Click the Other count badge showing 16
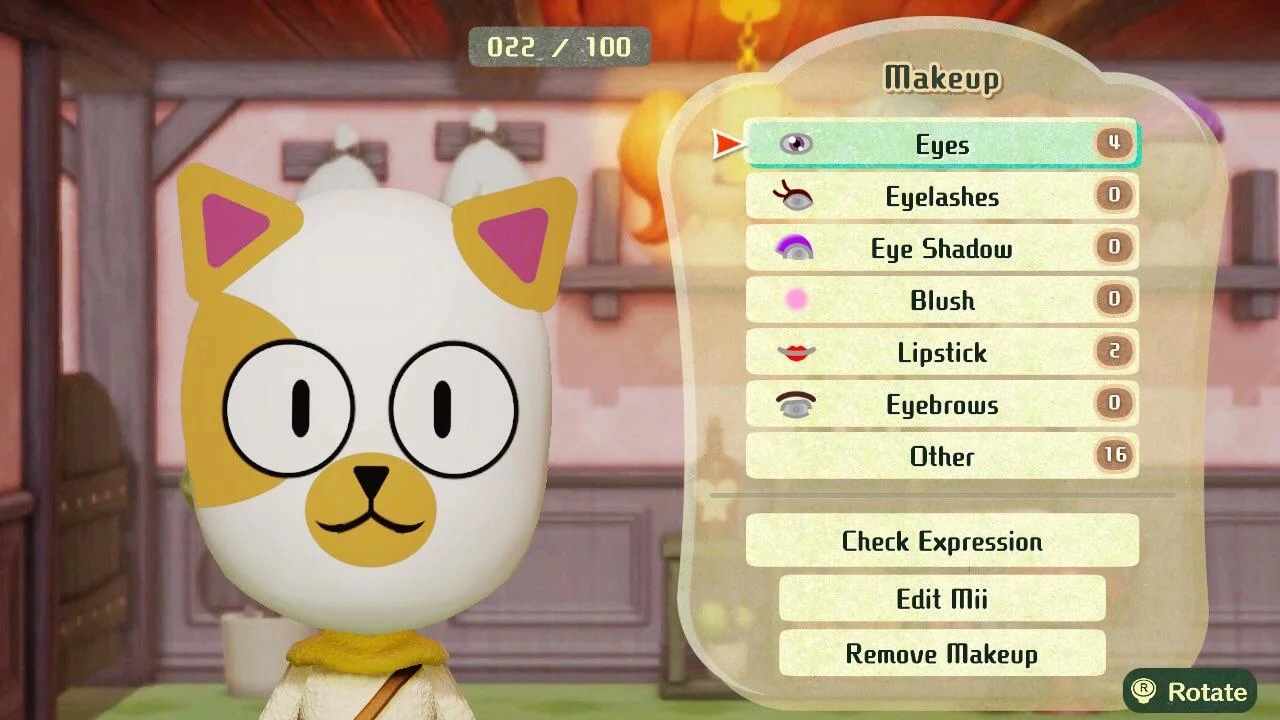 1114,453
